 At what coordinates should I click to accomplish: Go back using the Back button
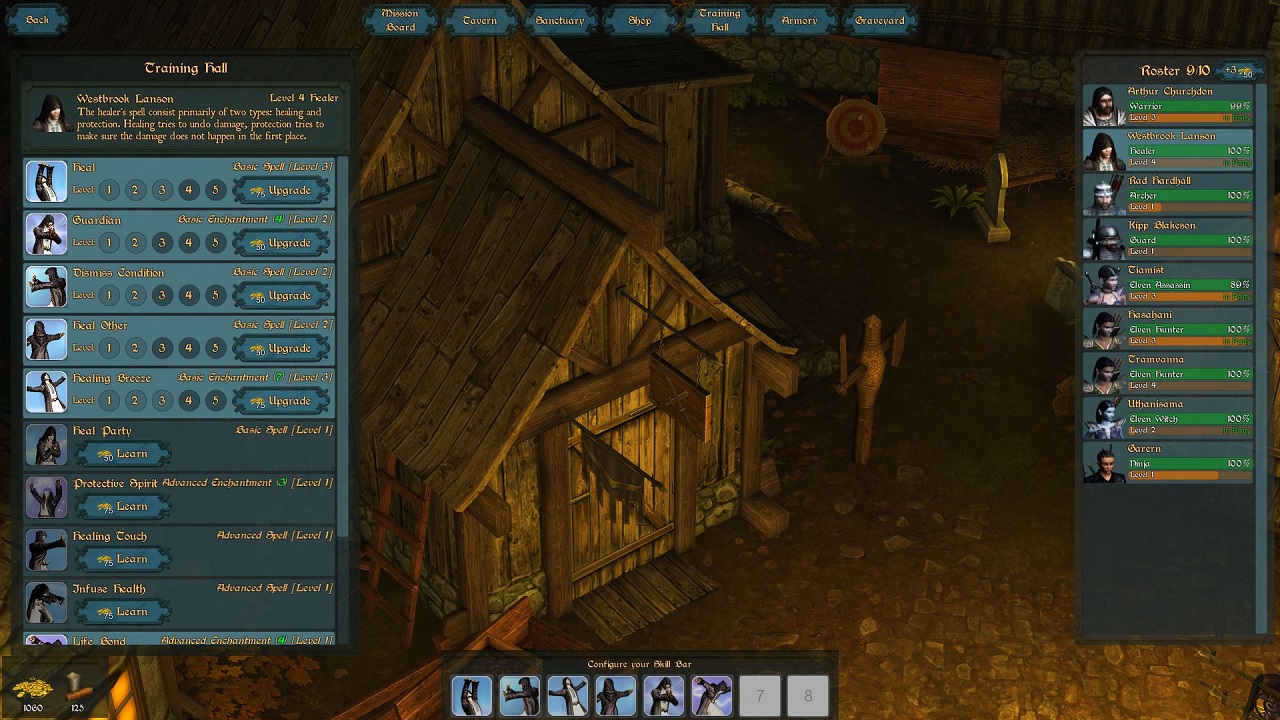pyautogui.click(x=37, y=20)
